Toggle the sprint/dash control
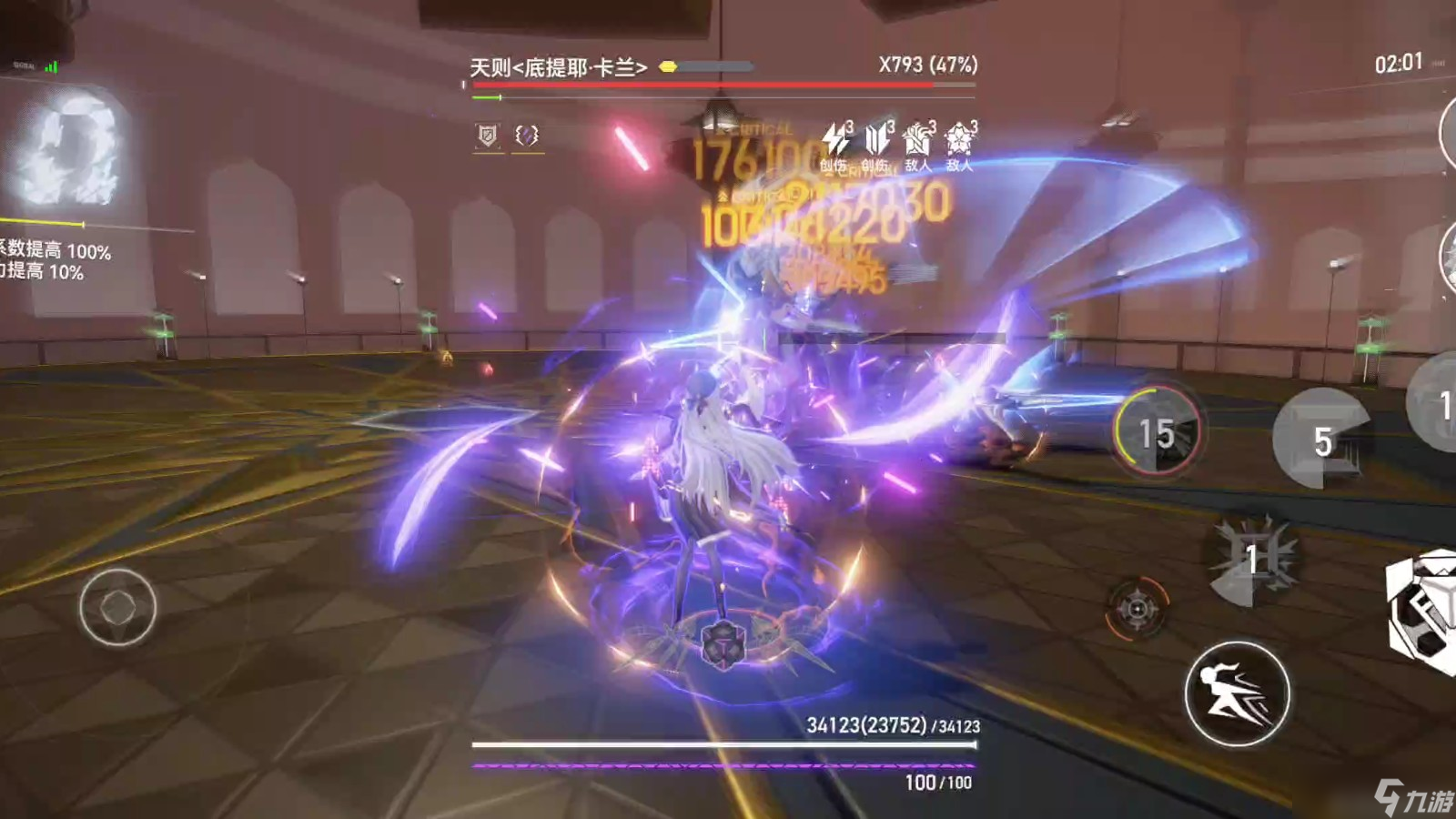Image resolution: width=1456 pixels, height=819 pixels. [x=1237, y=693]
